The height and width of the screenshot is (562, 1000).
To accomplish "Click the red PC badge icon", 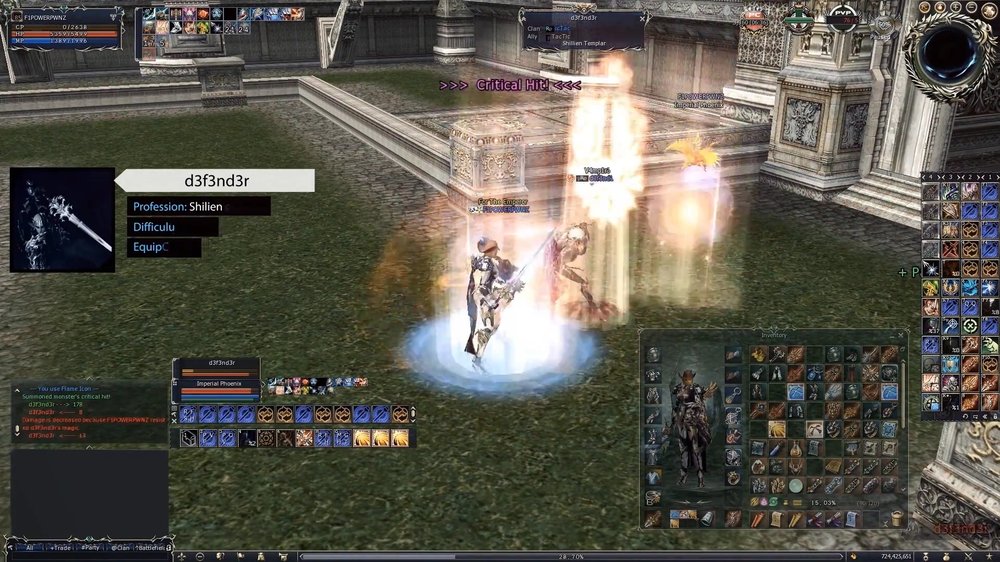I will pos(752,19).
